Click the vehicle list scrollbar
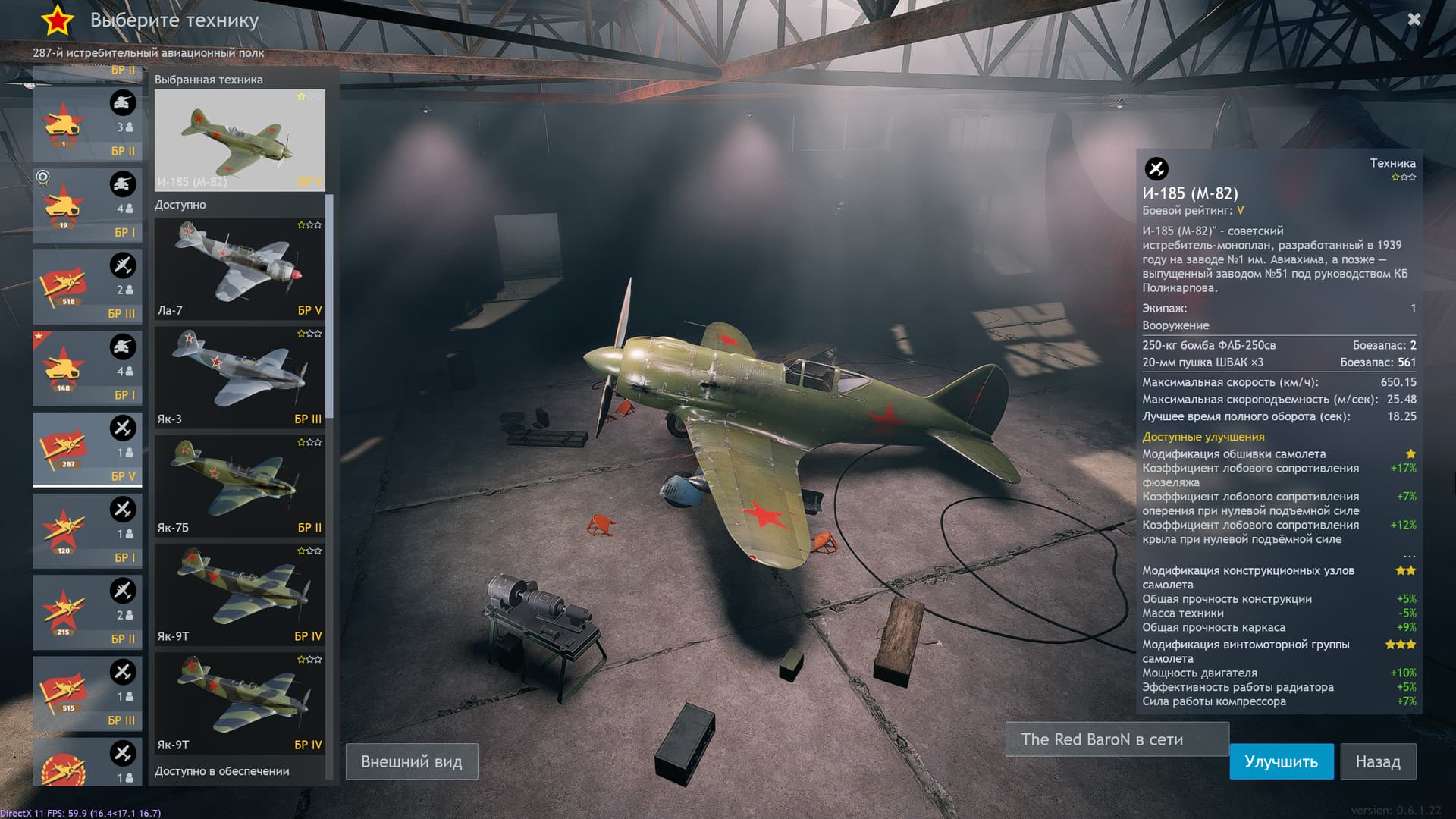 [x=329, y=303]
